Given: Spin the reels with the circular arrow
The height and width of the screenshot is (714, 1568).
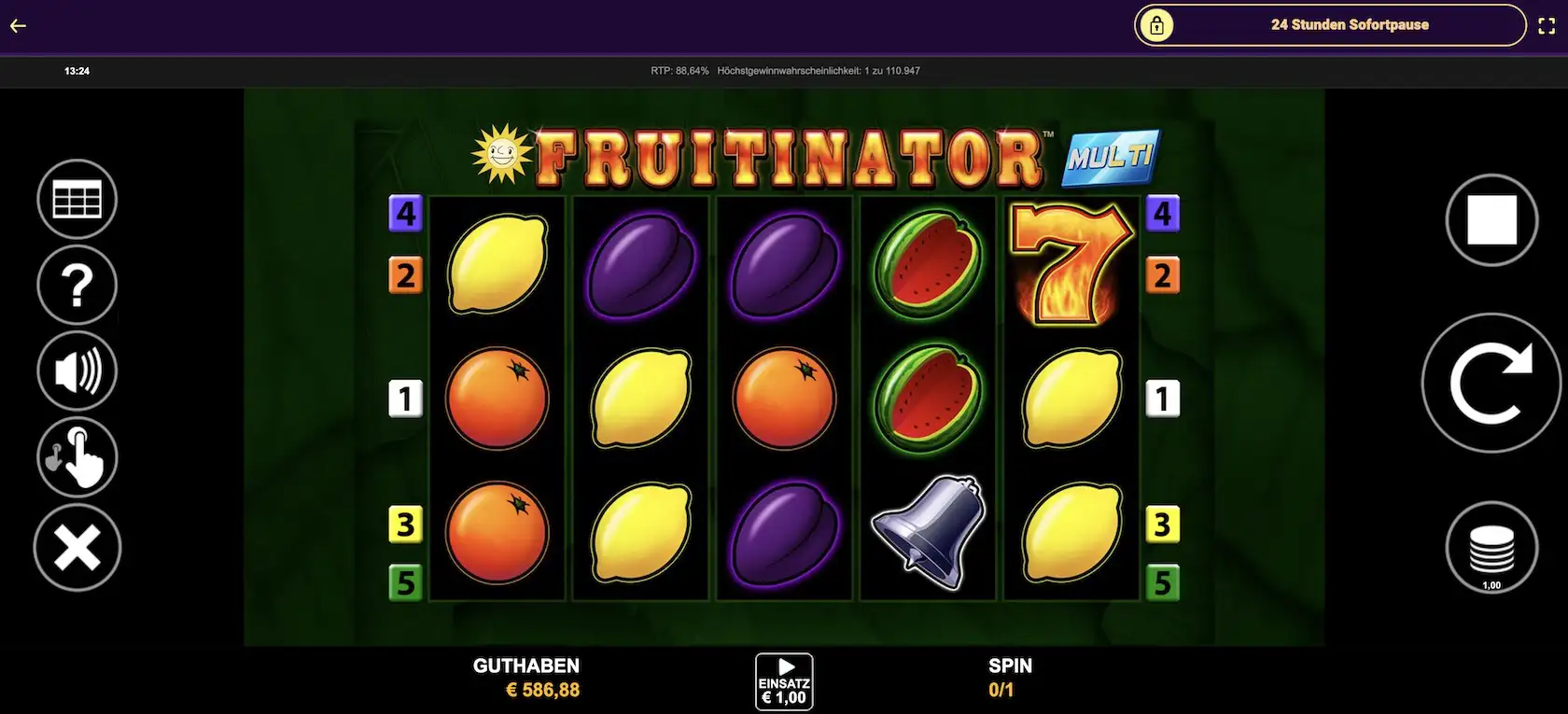Looking at the screenshot, I should pyautogui.click(x=1491, y=383).
